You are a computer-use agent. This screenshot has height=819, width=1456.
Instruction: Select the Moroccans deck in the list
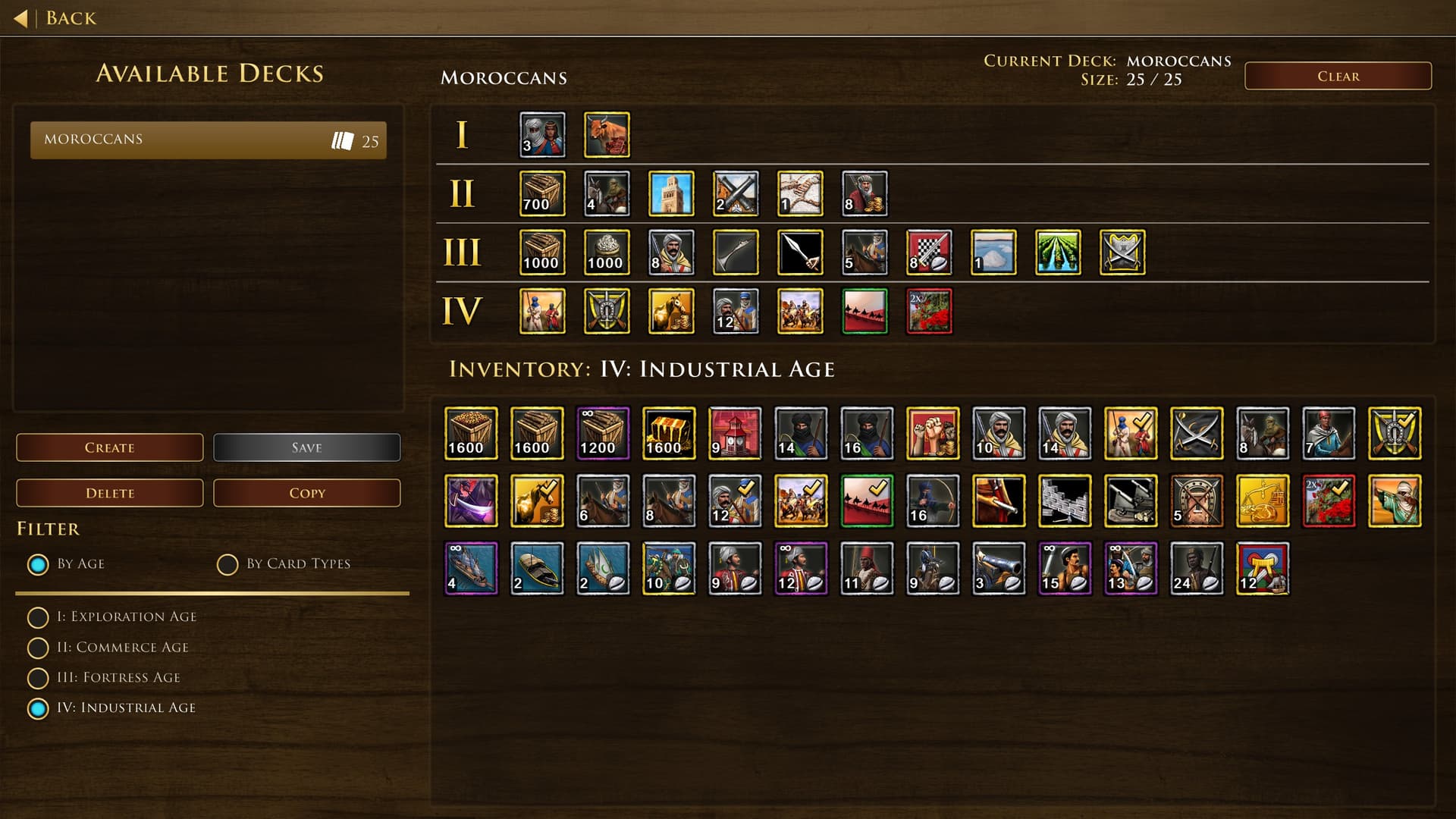208,140
